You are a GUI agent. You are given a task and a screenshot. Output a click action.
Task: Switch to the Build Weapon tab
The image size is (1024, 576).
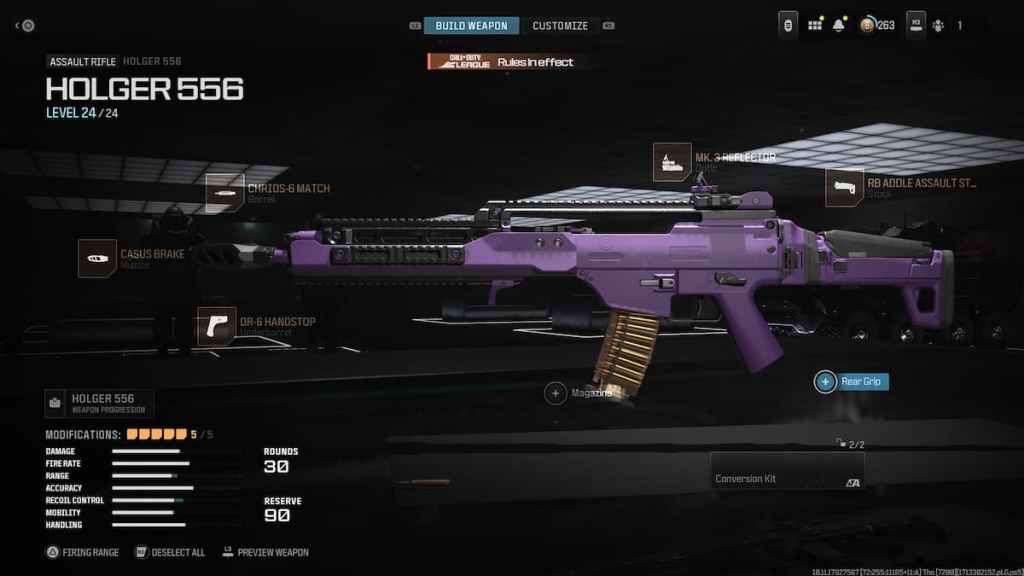tap(471, 26)
